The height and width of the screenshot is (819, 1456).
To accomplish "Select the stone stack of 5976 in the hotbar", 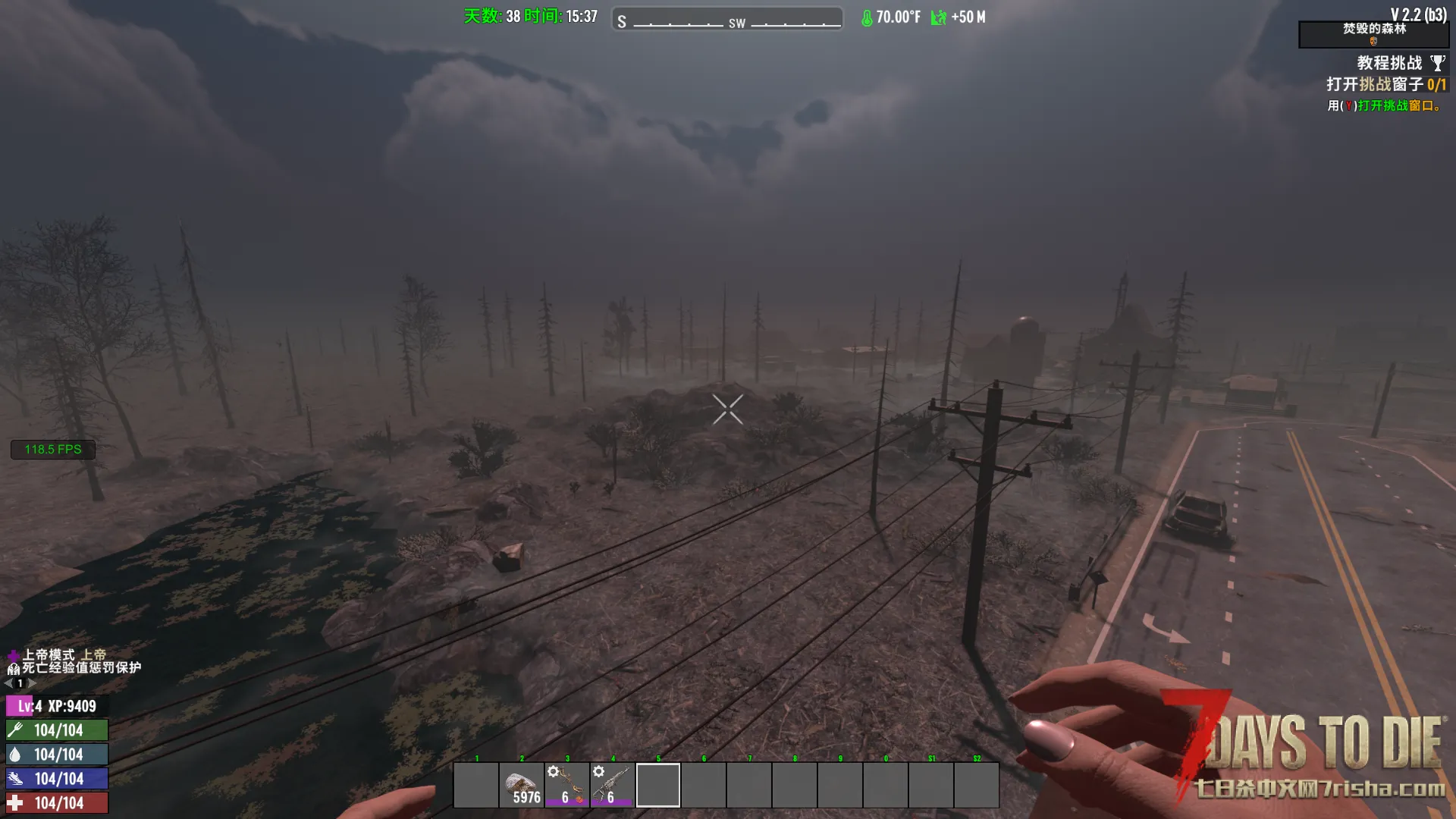I will (x=522, y=785).
